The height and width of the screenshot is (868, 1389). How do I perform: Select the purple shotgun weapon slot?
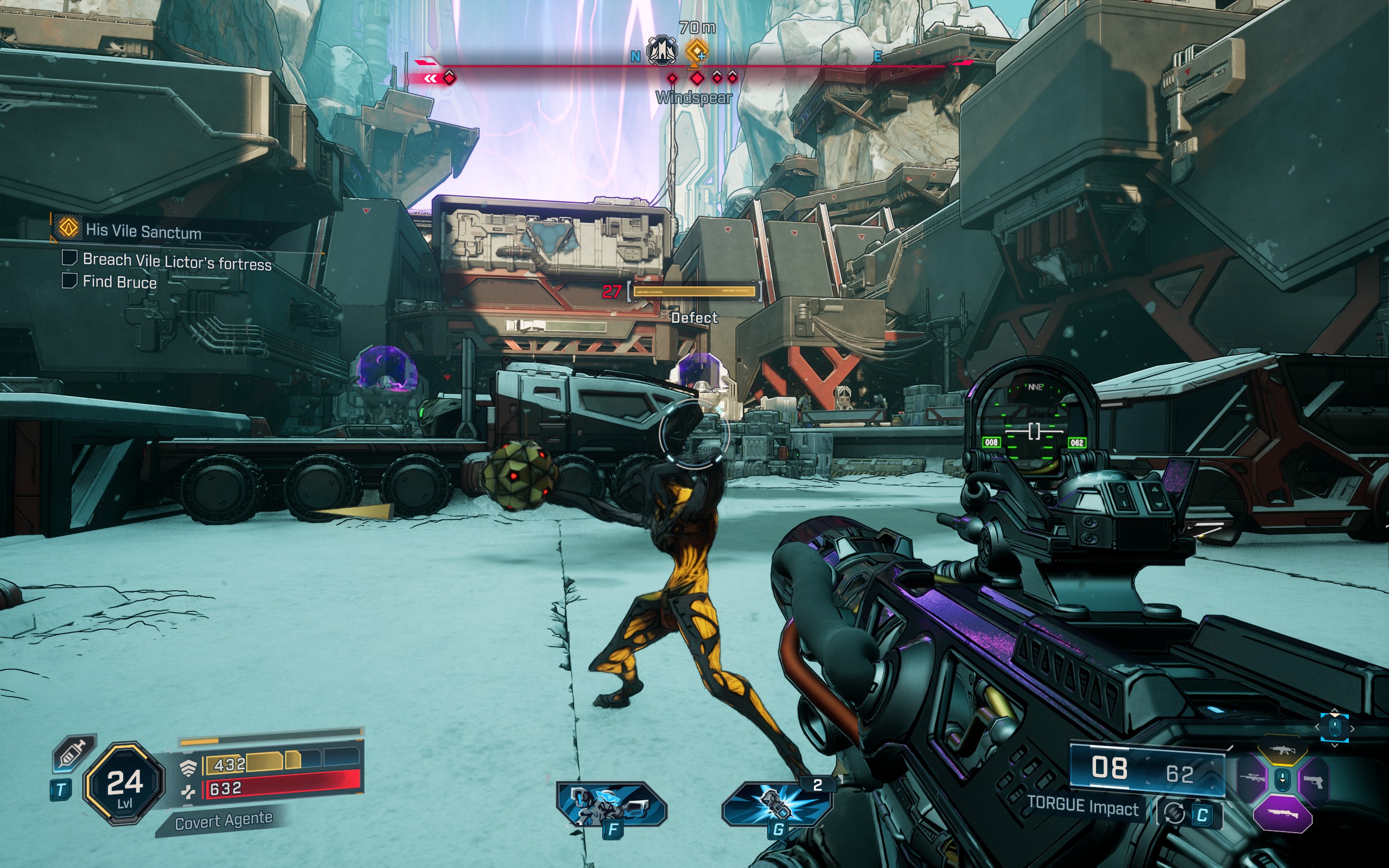tap(1282, 813)
